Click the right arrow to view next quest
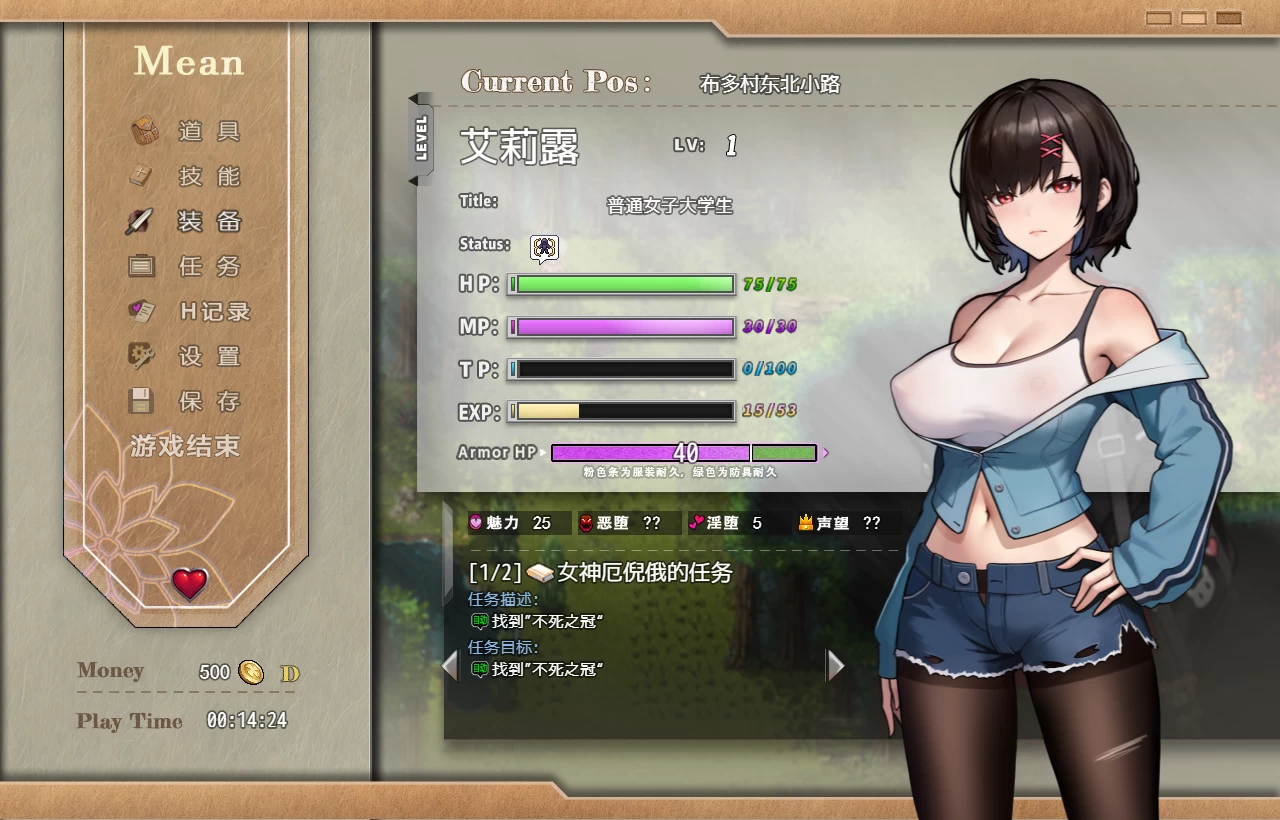Screen dimensions: 1280x820 pyautogui.click(x=836, y=666)
